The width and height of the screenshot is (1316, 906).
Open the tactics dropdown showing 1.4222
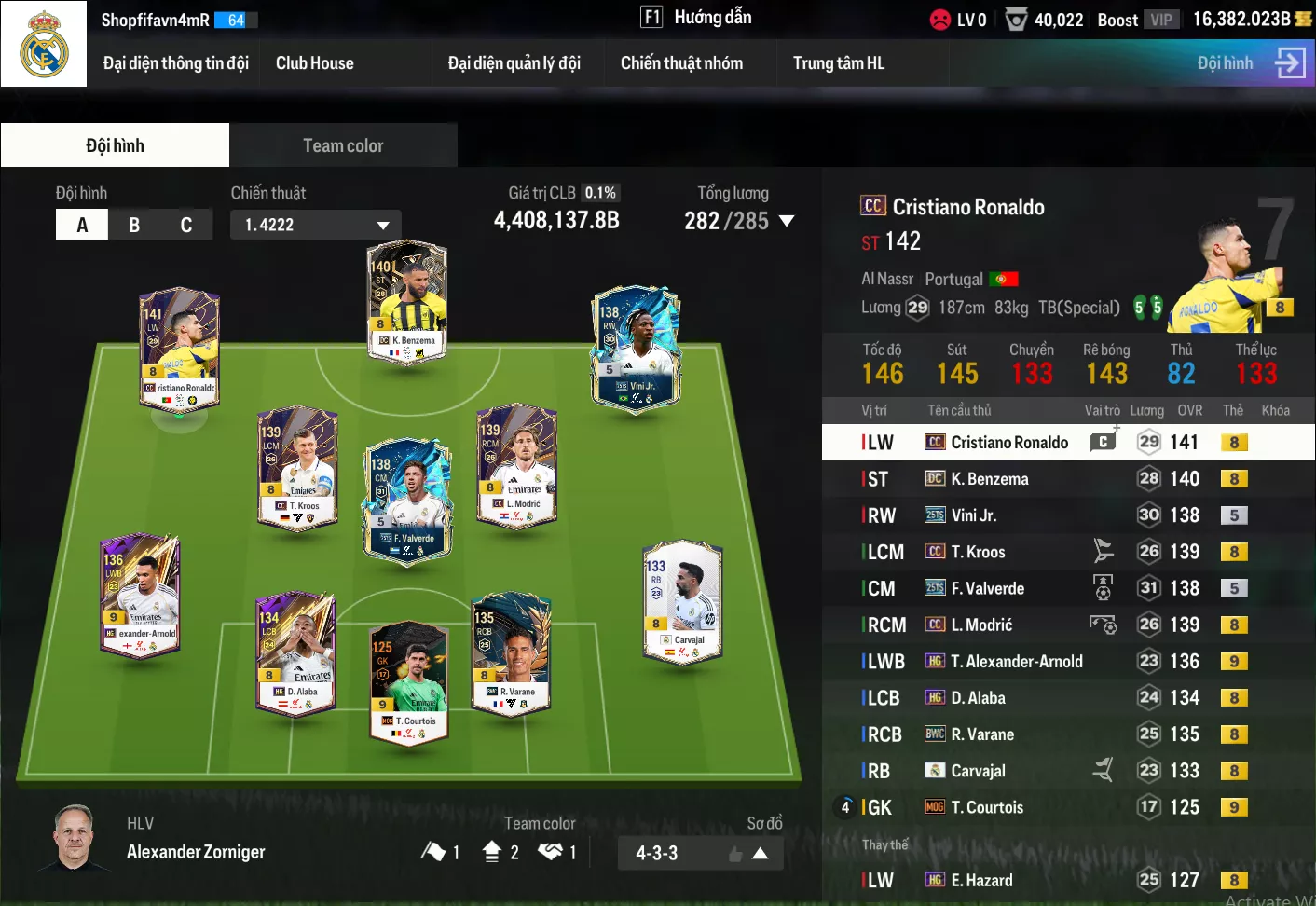[x=316, y=225]
